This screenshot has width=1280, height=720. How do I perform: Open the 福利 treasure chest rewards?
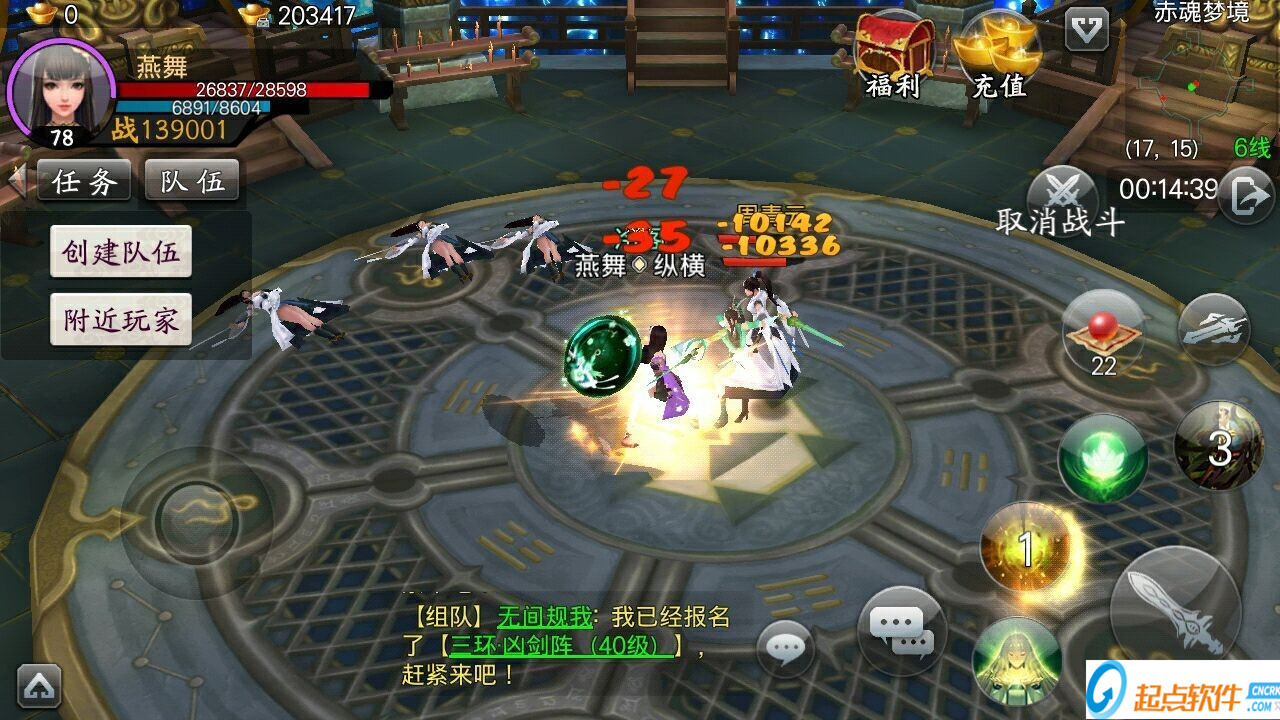[894, 55]
